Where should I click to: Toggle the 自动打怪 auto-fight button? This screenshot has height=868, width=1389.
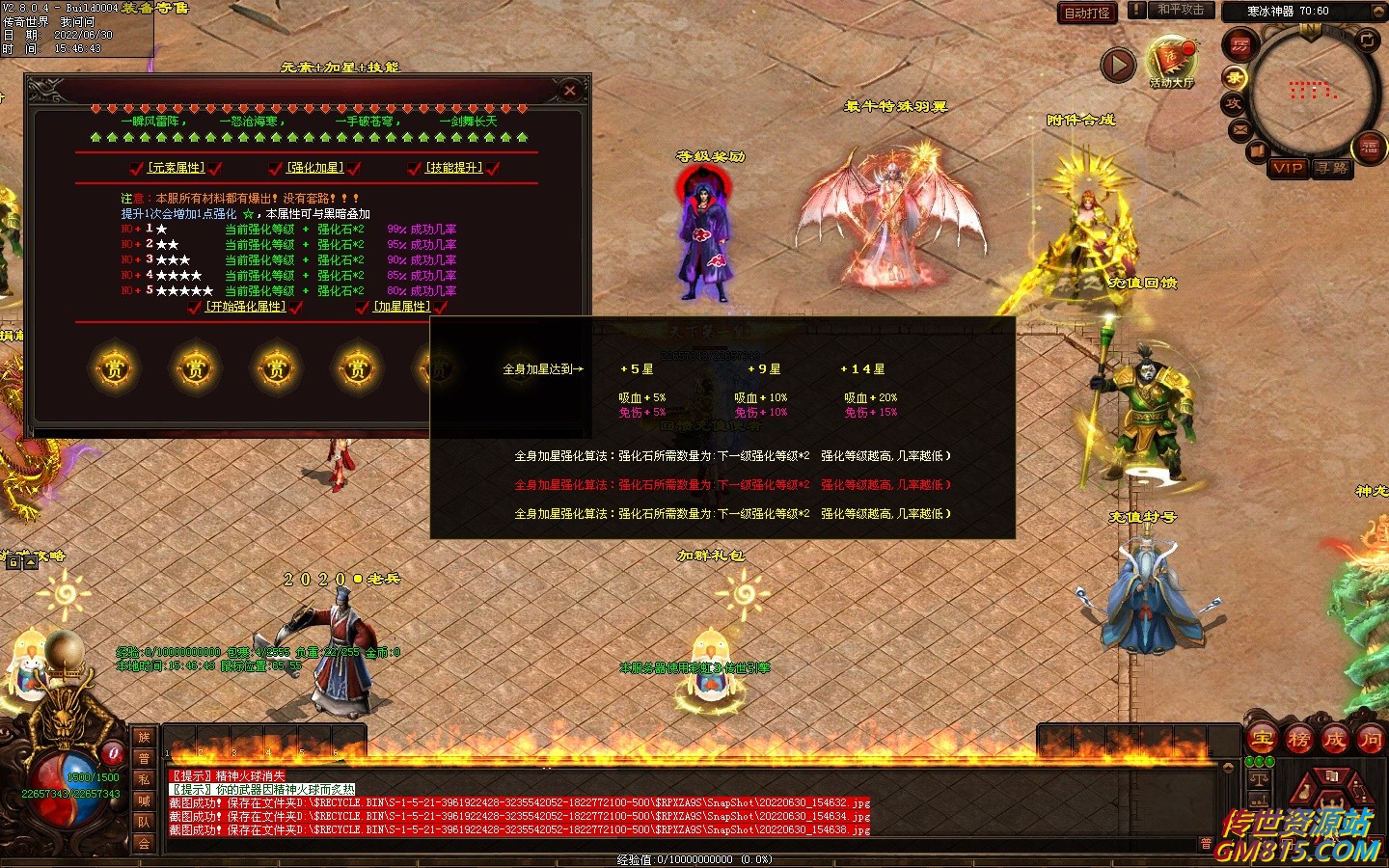[1087, 13]
